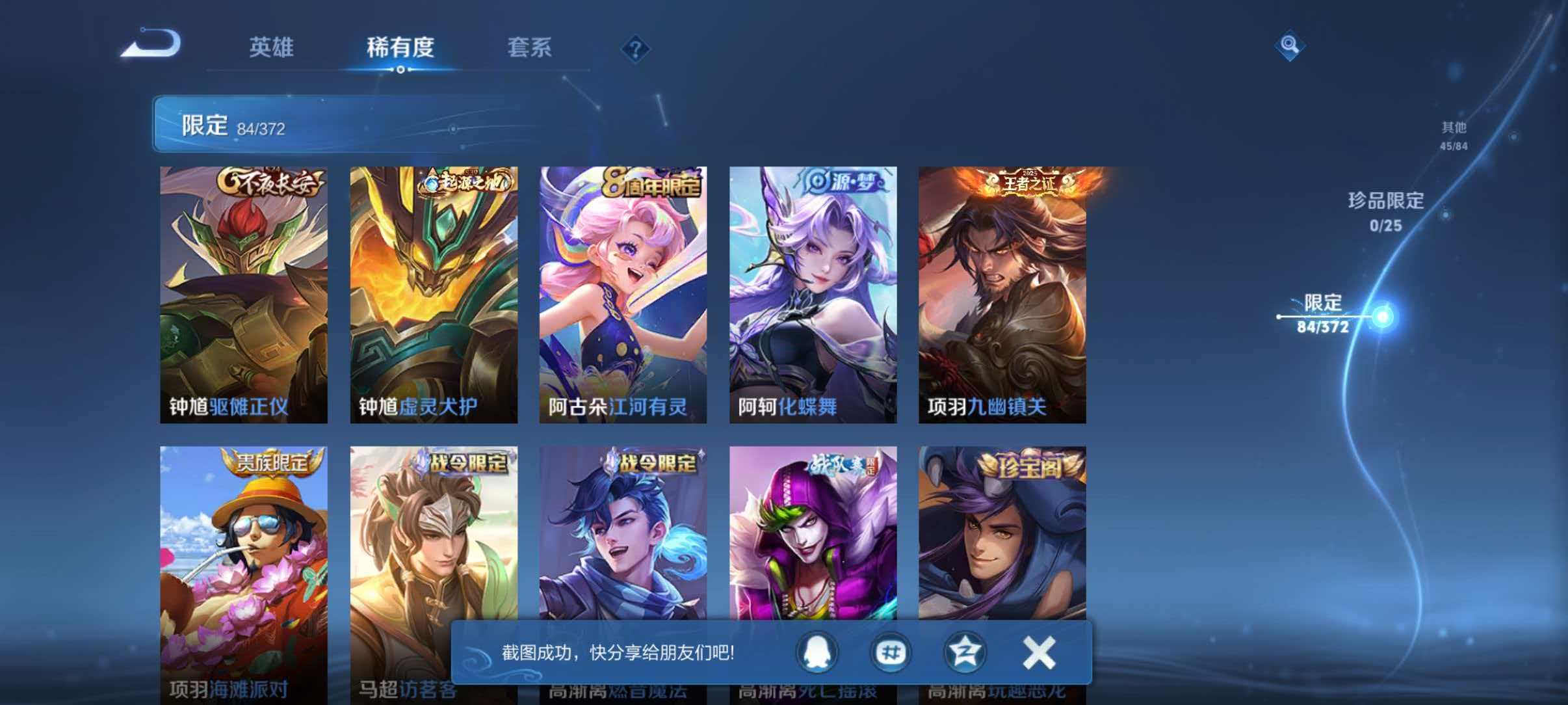Share via the hashtag community icon
Screen dimensions: 1568x705
coord(891,652)
